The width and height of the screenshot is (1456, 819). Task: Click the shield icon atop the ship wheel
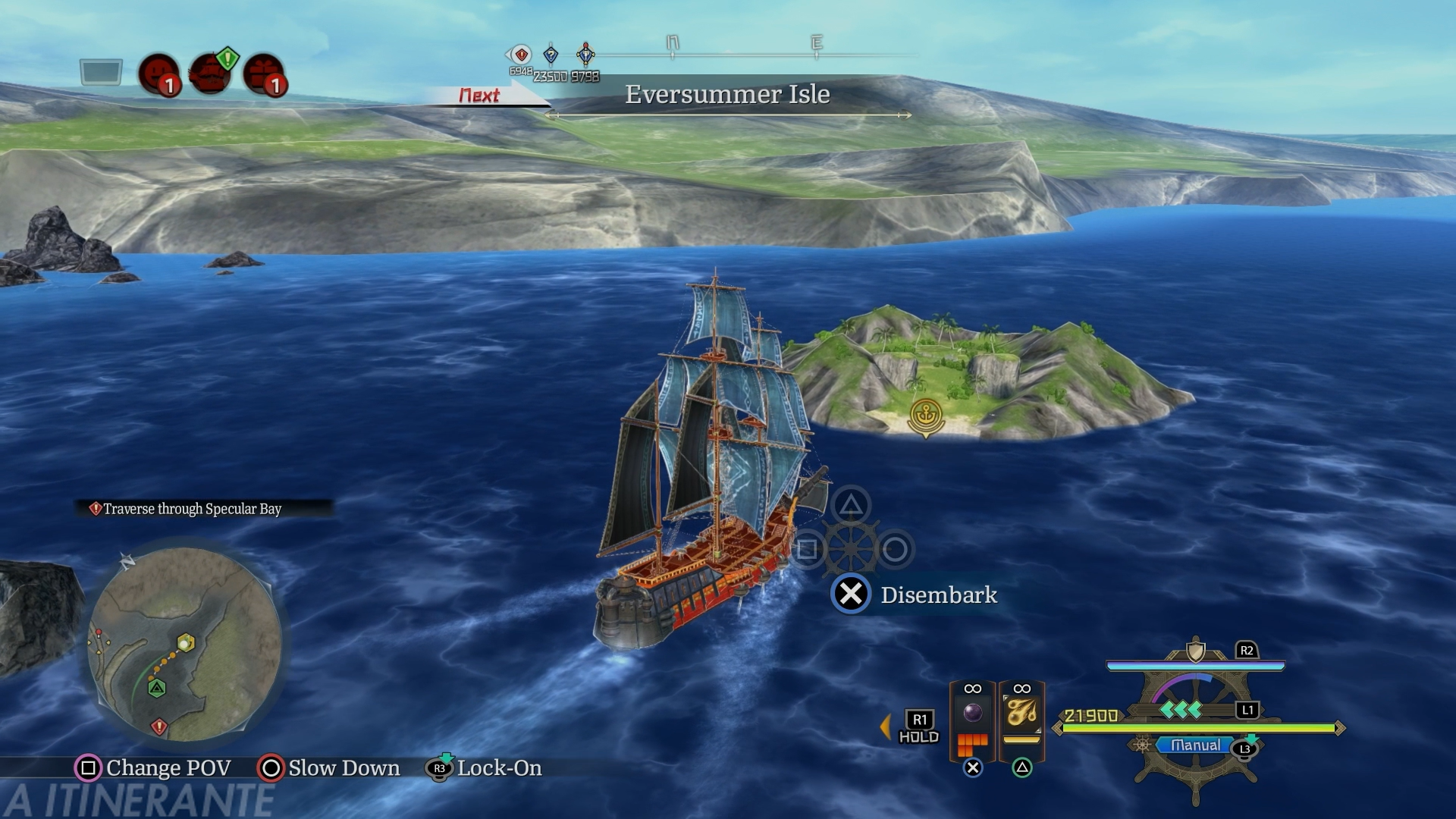pyautogui.click(x=1196, y=651)
